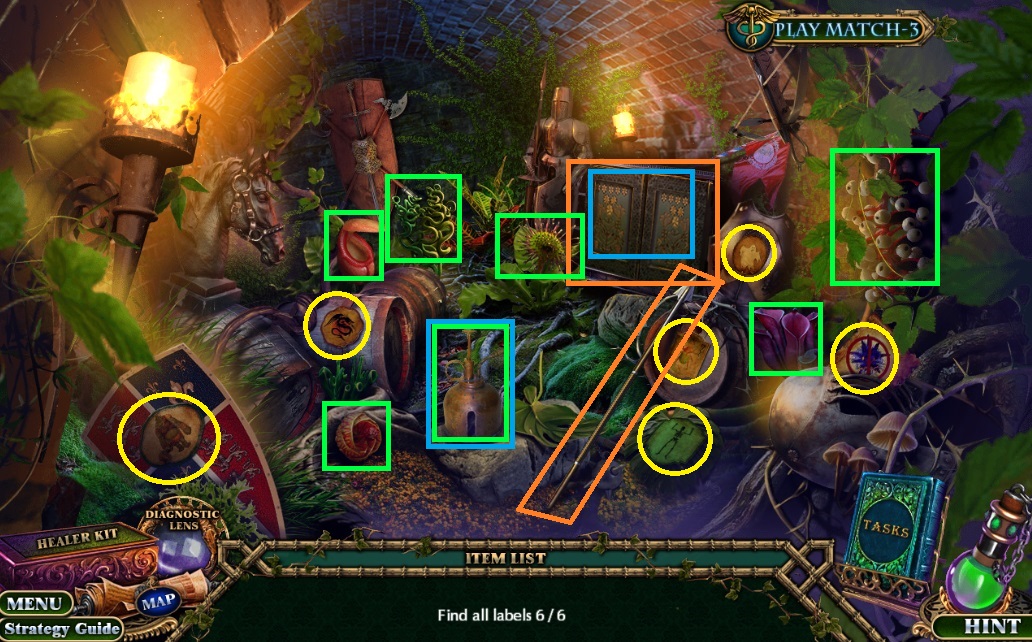Open the Map

click(157, 602)
